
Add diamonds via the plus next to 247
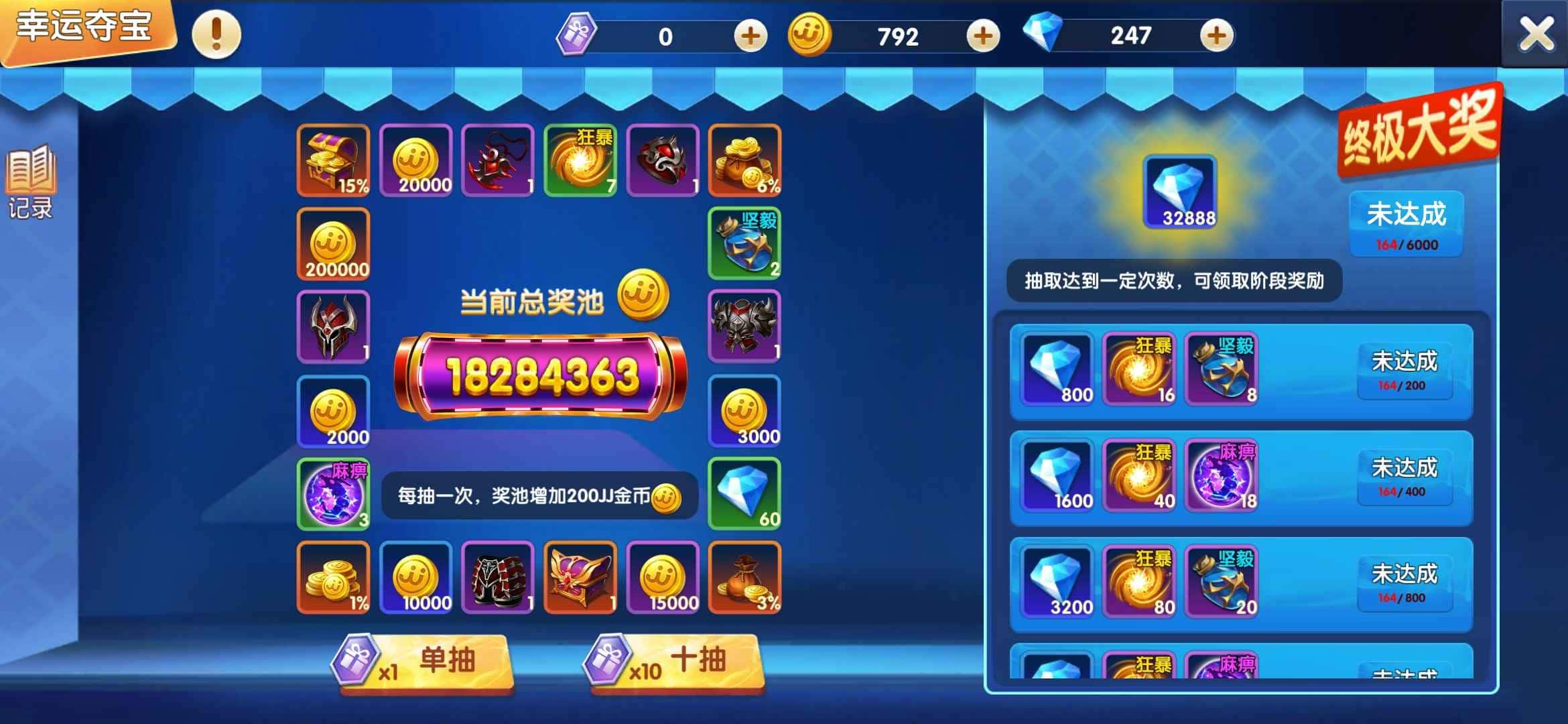1216,35
